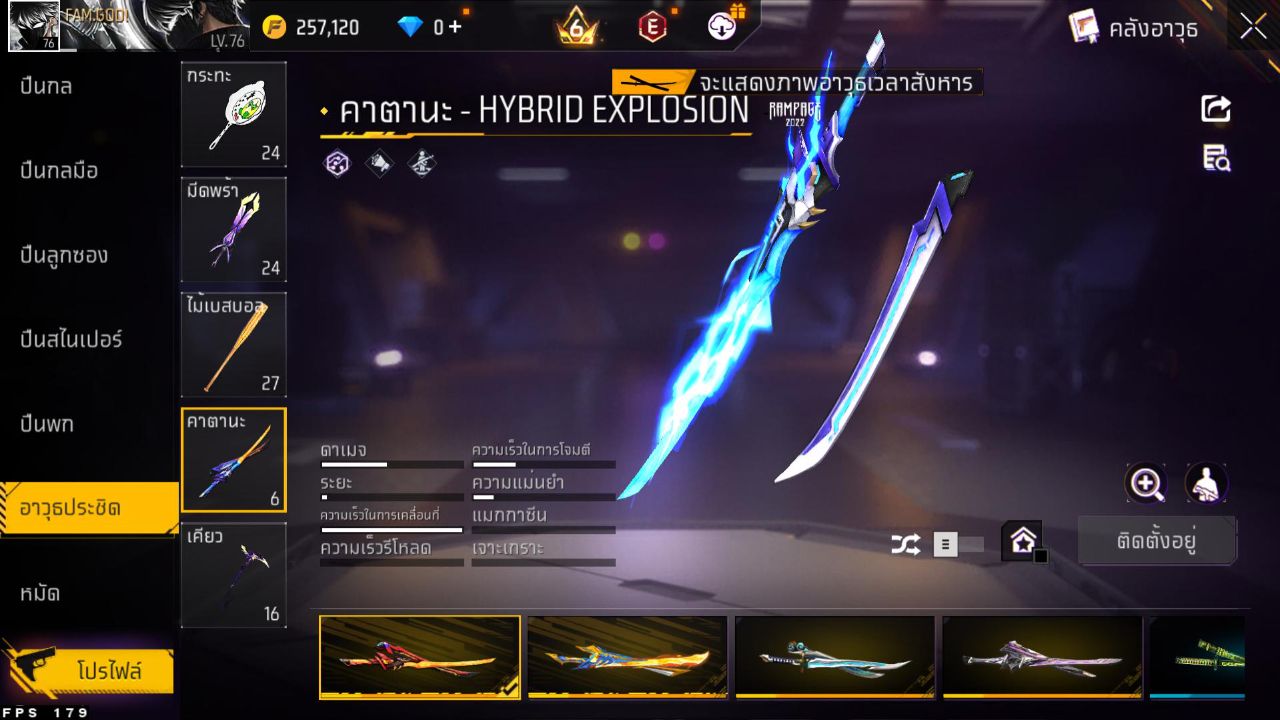Image resolution: width=1280 pixels, height=720 pixels.
Task: Open the เคียว scythe weapon tile
Action: click(233, 575)
